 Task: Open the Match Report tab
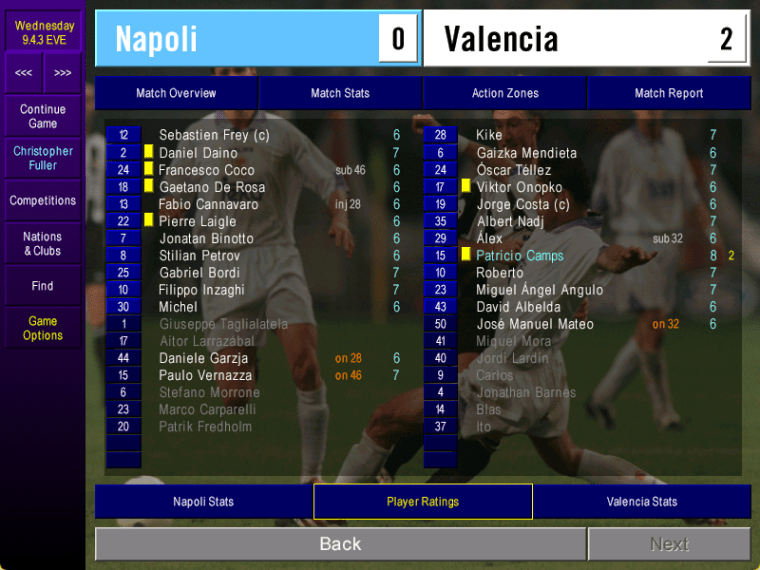pos(669,93)
